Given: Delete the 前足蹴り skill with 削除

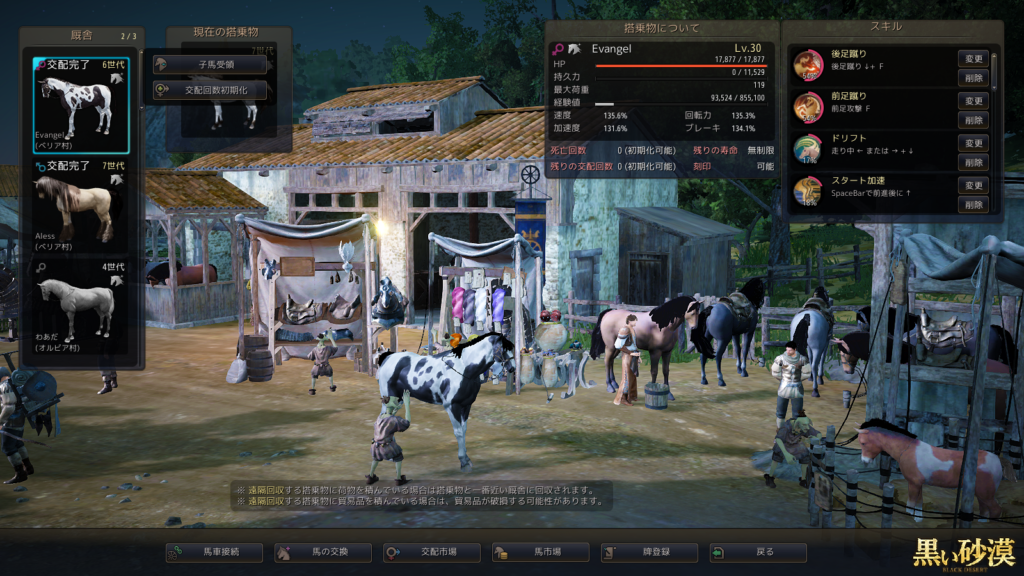Looking at the screenshot, I should pyautogui.click(x=973, y=120).
